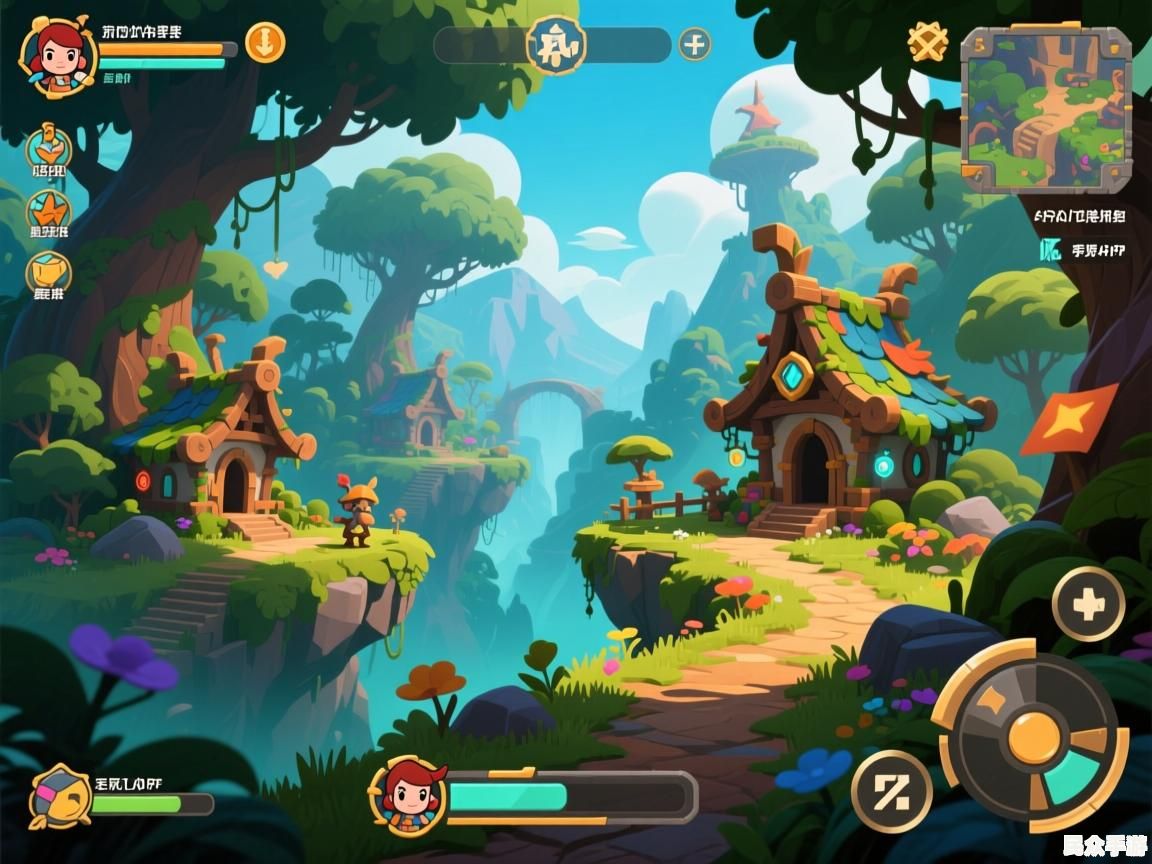
Task: Tap the helmet icon in the bottom-left corner
Action: pos(59,796)
